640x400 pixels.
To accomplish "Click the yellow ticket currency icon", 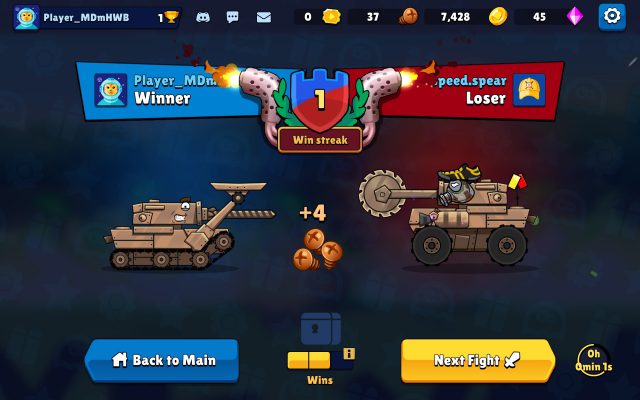I will [331, 16].
